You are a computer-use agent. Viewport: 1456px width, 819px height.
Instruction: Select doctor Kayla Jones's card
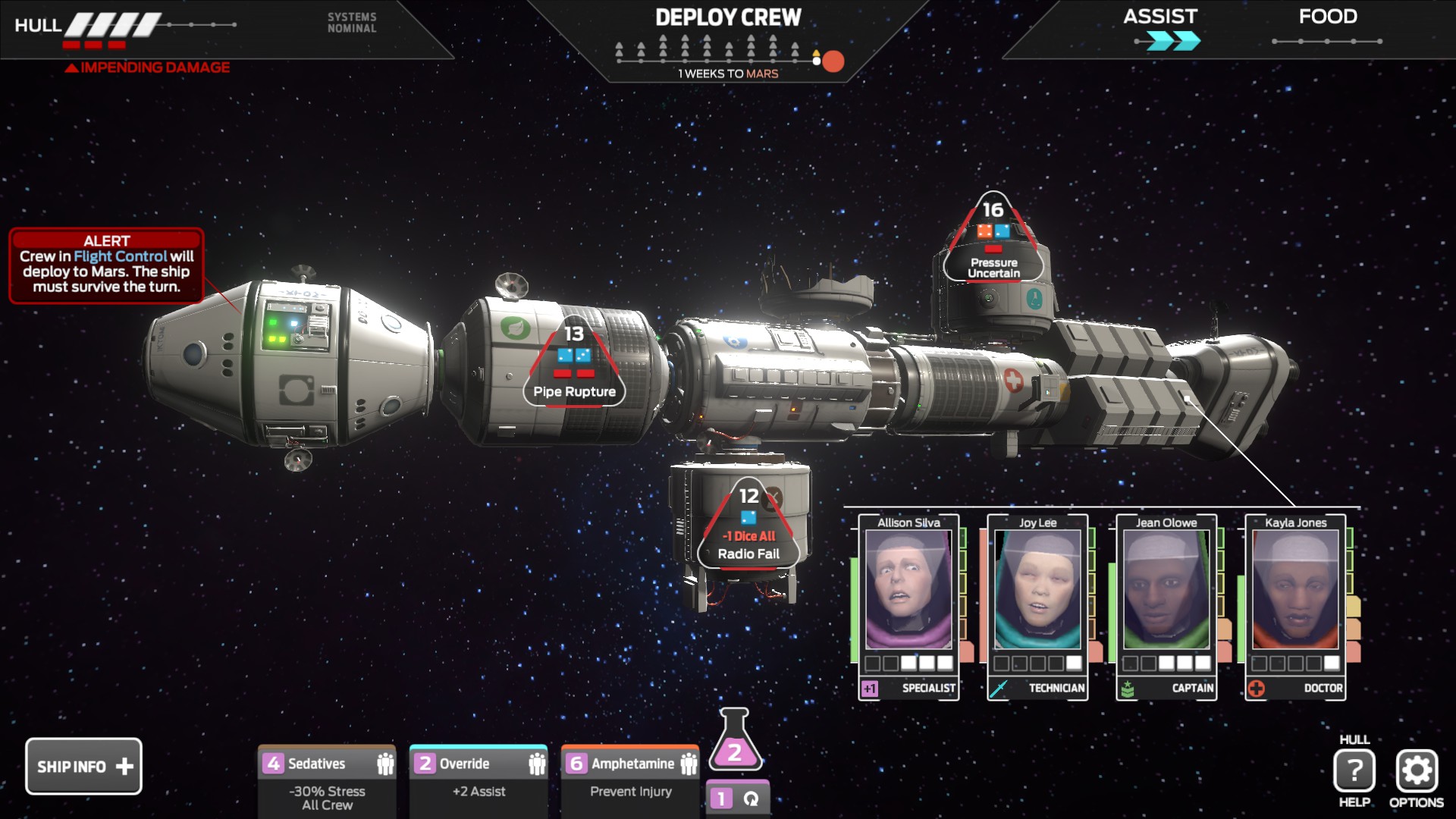(1295, 607)
